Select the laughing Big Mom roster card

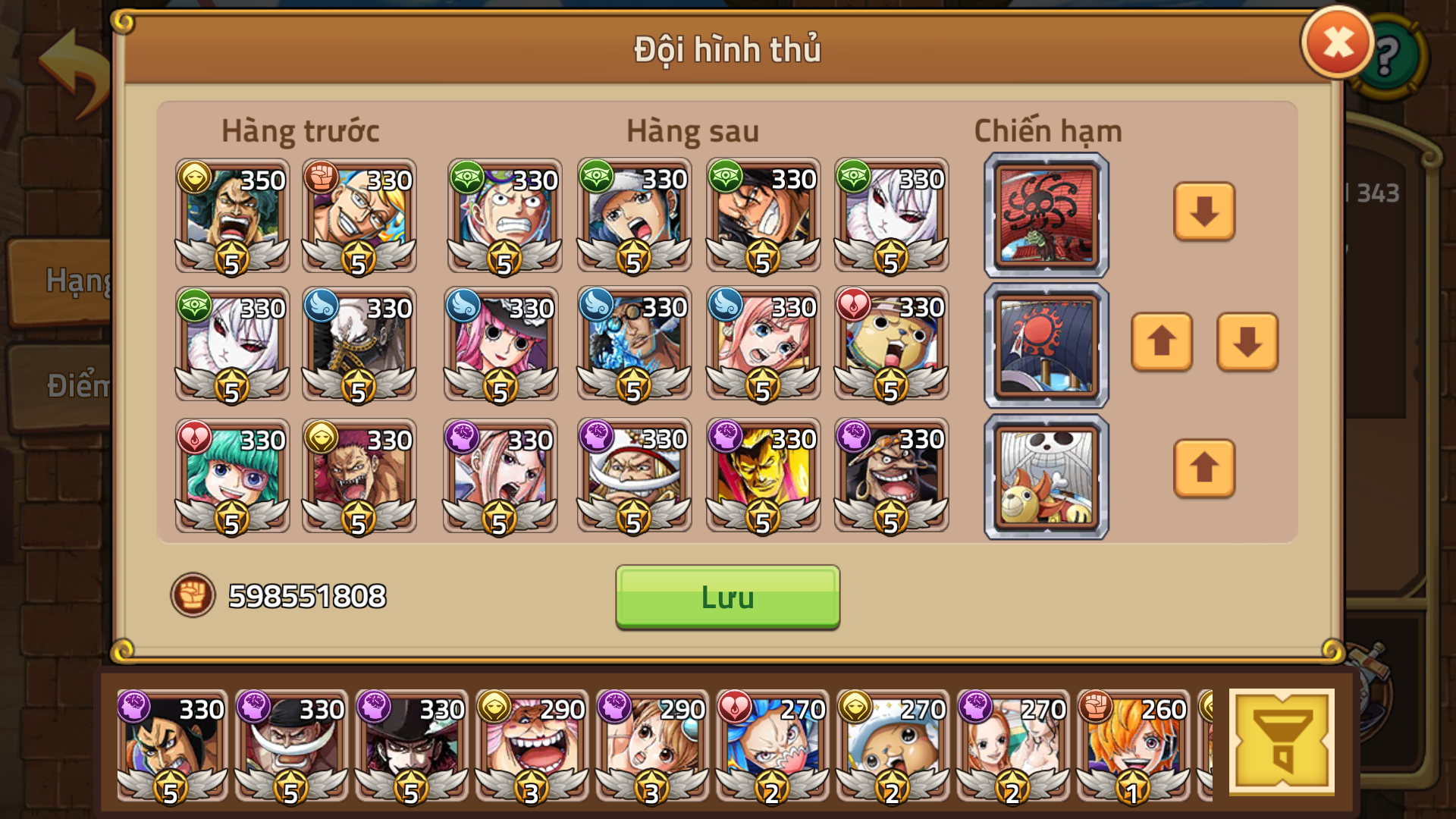pos(532,747)
